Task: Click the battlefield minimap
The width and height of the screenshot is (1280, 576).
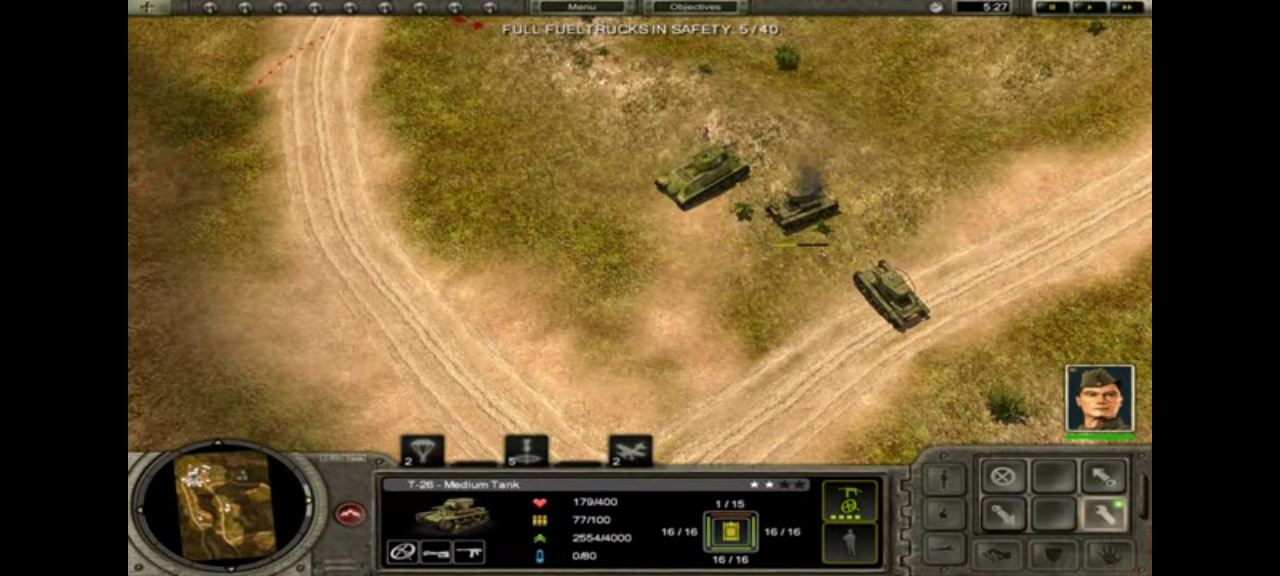Action: pyautogui.click(x=224, y=504)
